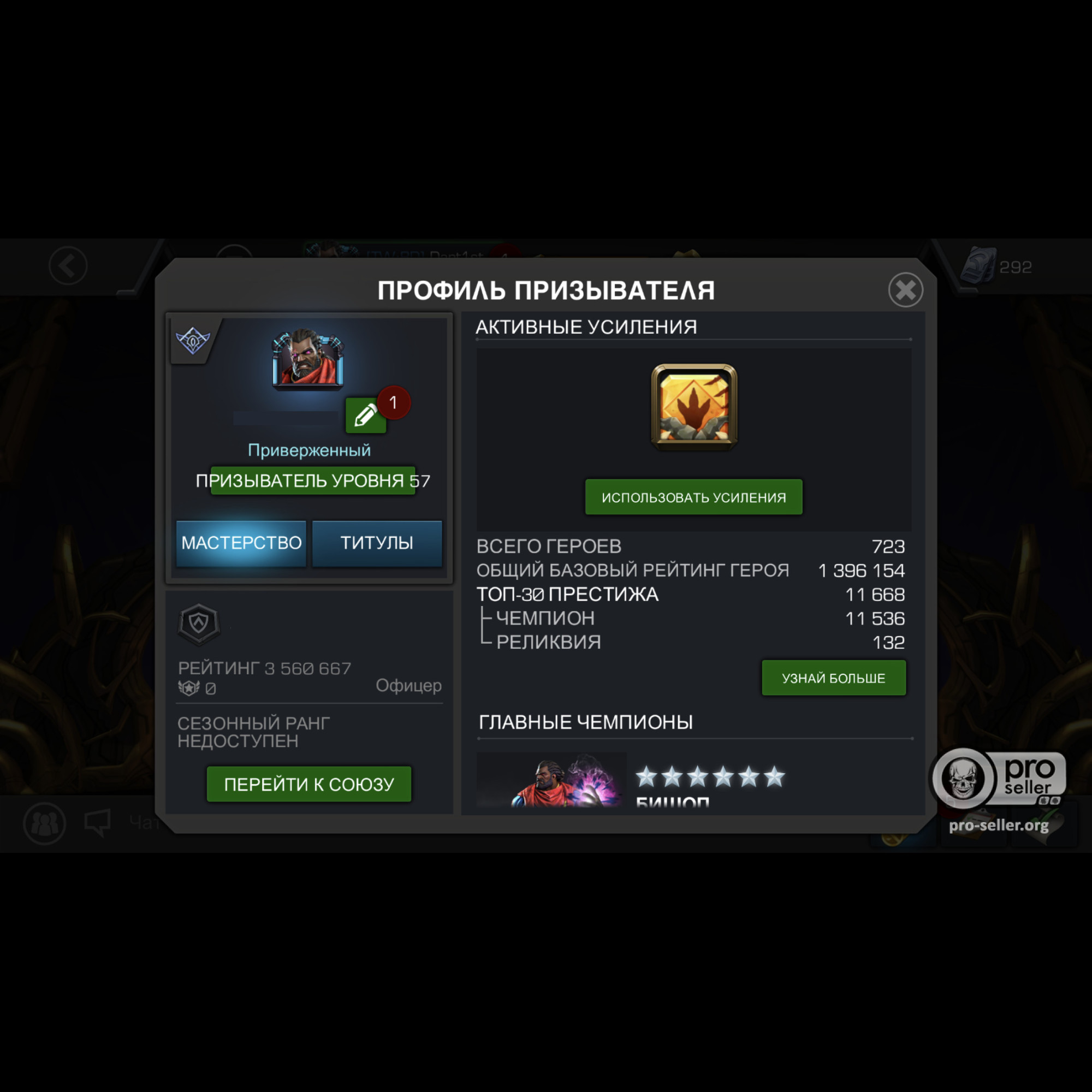Click the faction emblem badge on profile
Viewport: 1092px width, 1092px height.
click(x=193, y=340)
